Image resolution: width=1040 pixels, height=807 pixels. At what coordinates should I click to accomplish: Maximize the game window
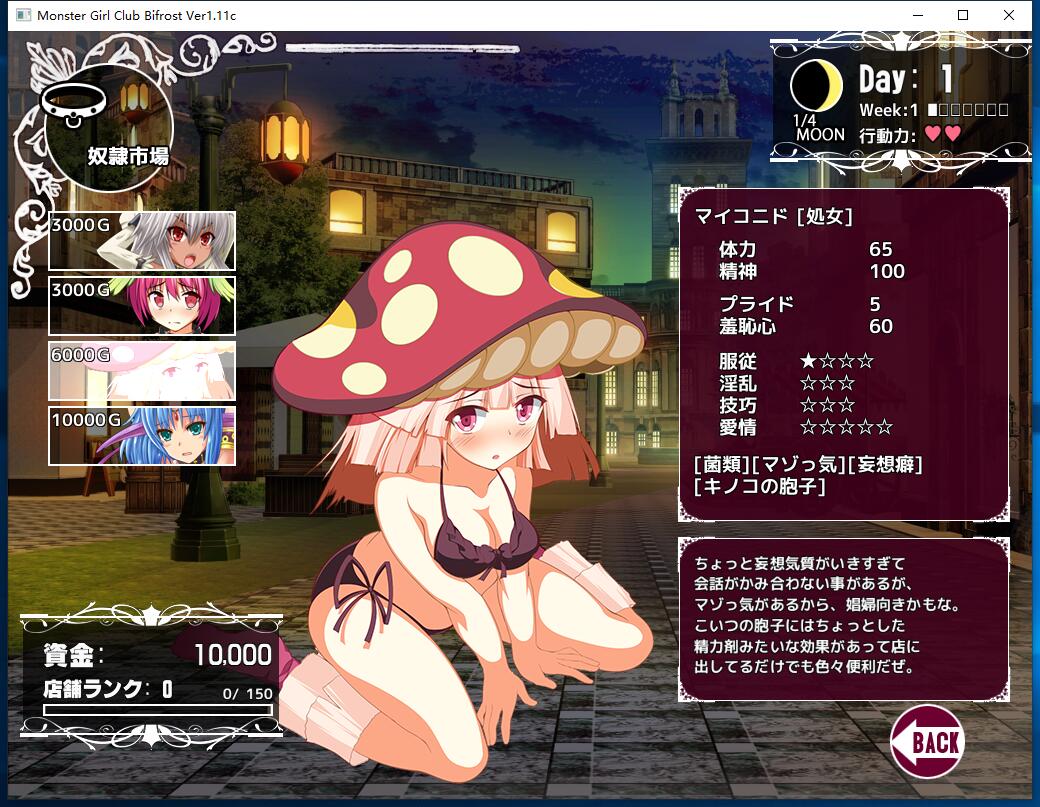tap(963, 15)
